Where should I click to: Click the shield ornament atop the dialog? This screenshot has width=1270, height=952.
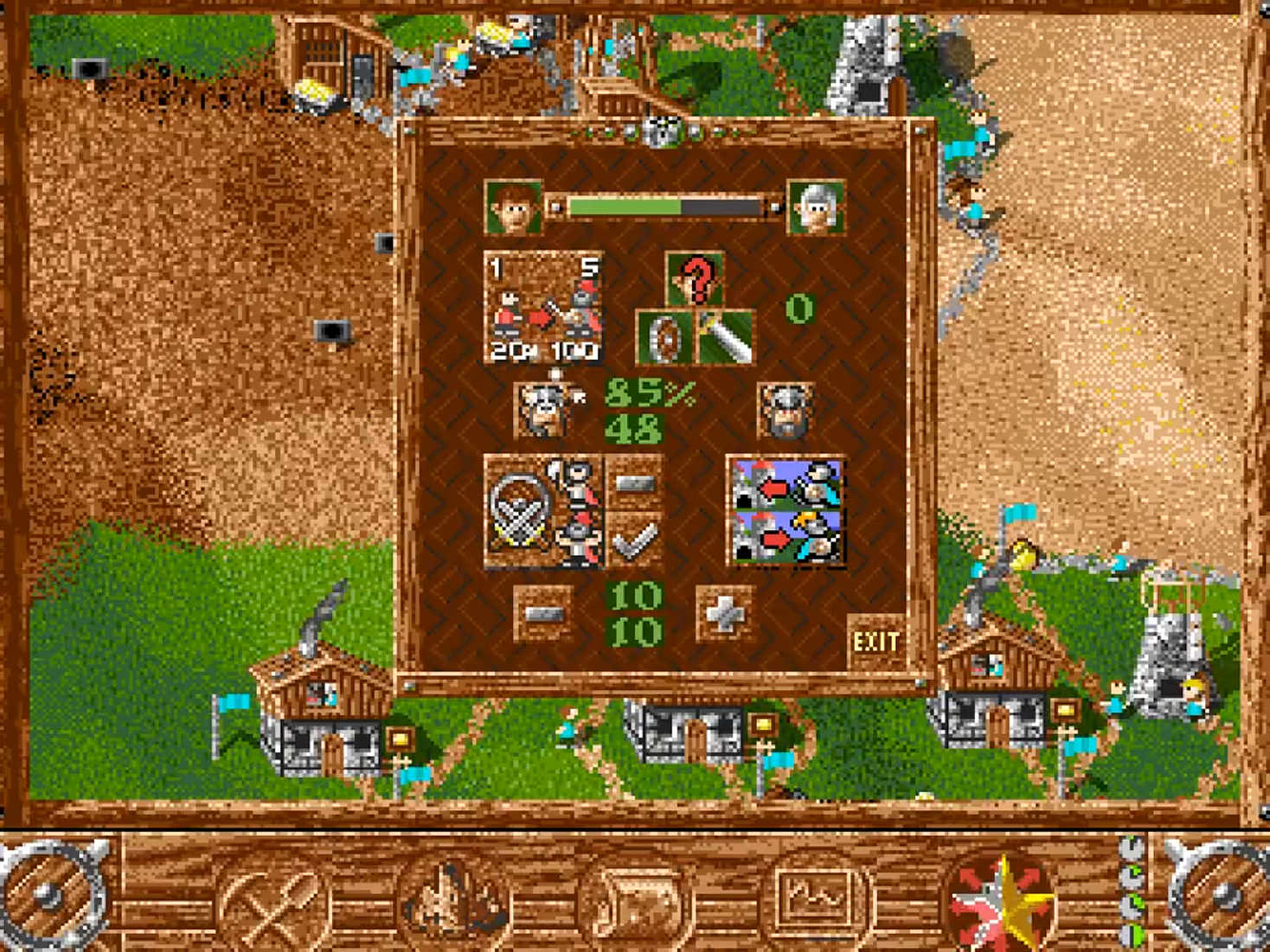[x=662, y=131]
